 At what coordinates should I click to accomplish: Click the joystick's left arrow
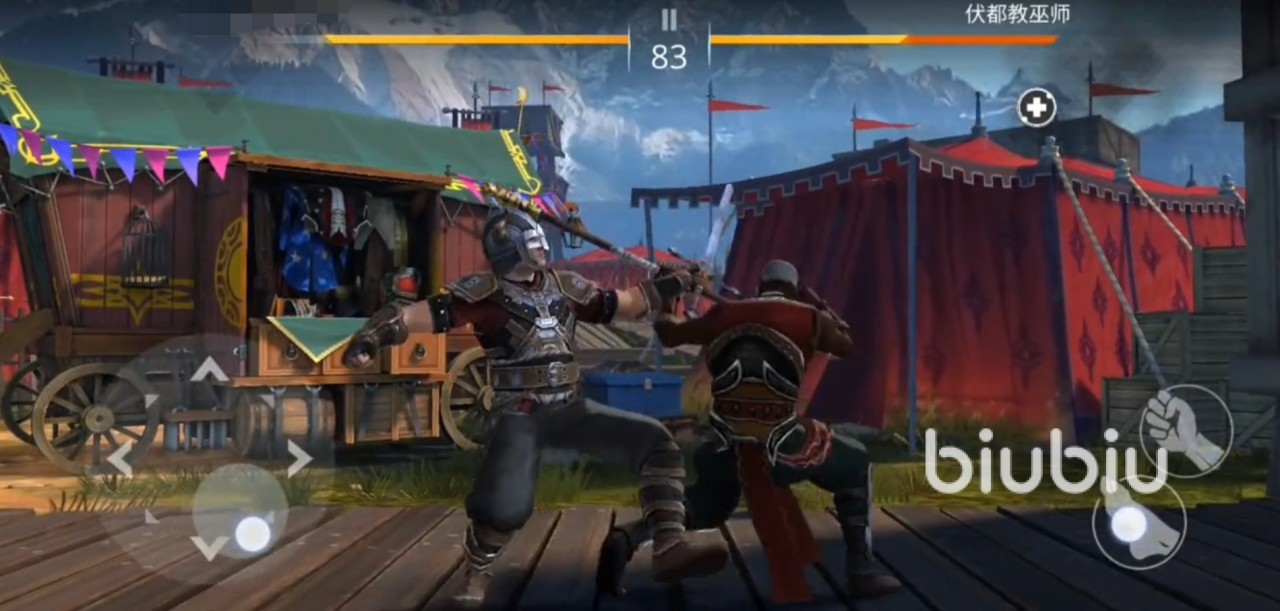[x=119, y=459]
